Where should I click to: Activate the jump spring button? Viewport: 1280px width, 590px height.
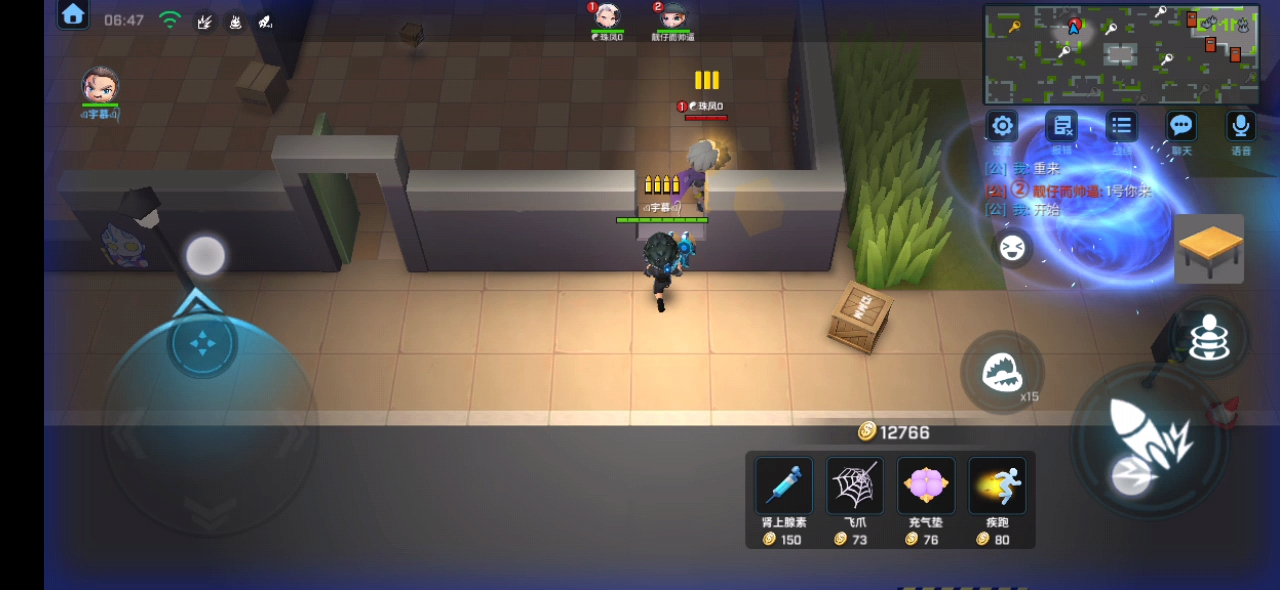coord(1209,338)
